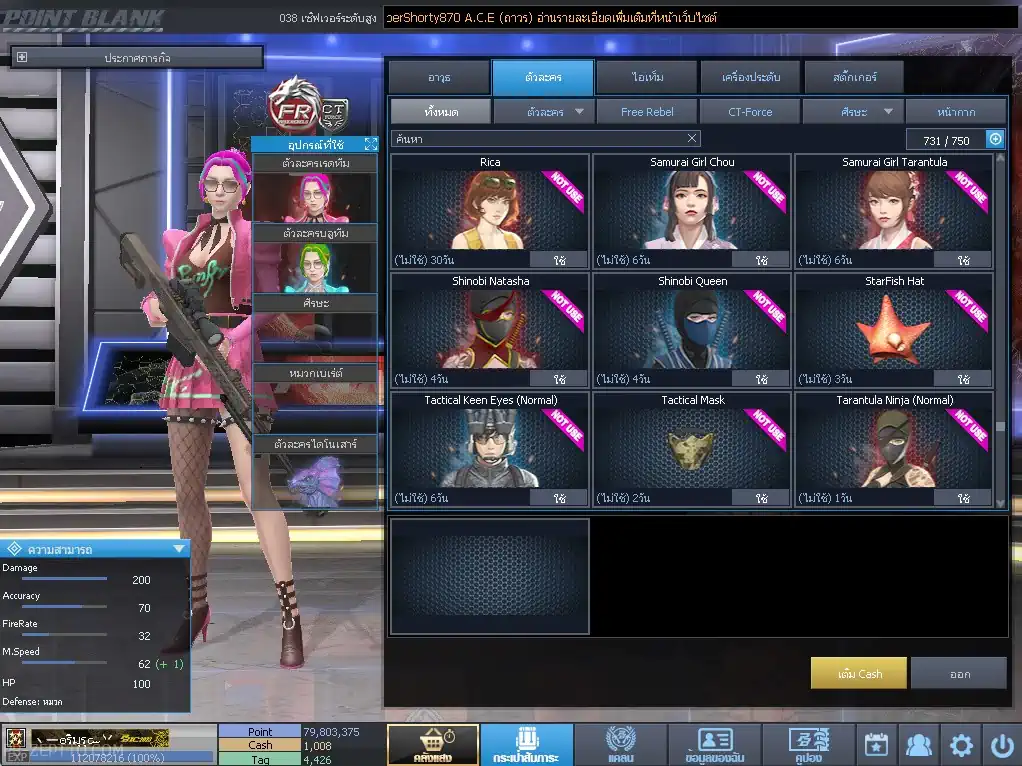This screenshot has height=766, width=1022.
Task: Use the StarFish Hat item
Action: click(963, 380)
